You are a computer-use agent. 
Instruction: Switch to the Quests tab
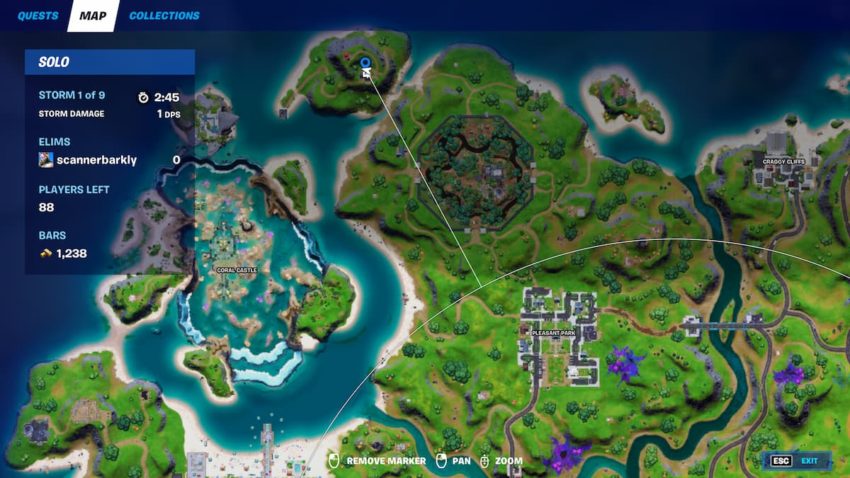pyautogui.click(x=38, y=16)
